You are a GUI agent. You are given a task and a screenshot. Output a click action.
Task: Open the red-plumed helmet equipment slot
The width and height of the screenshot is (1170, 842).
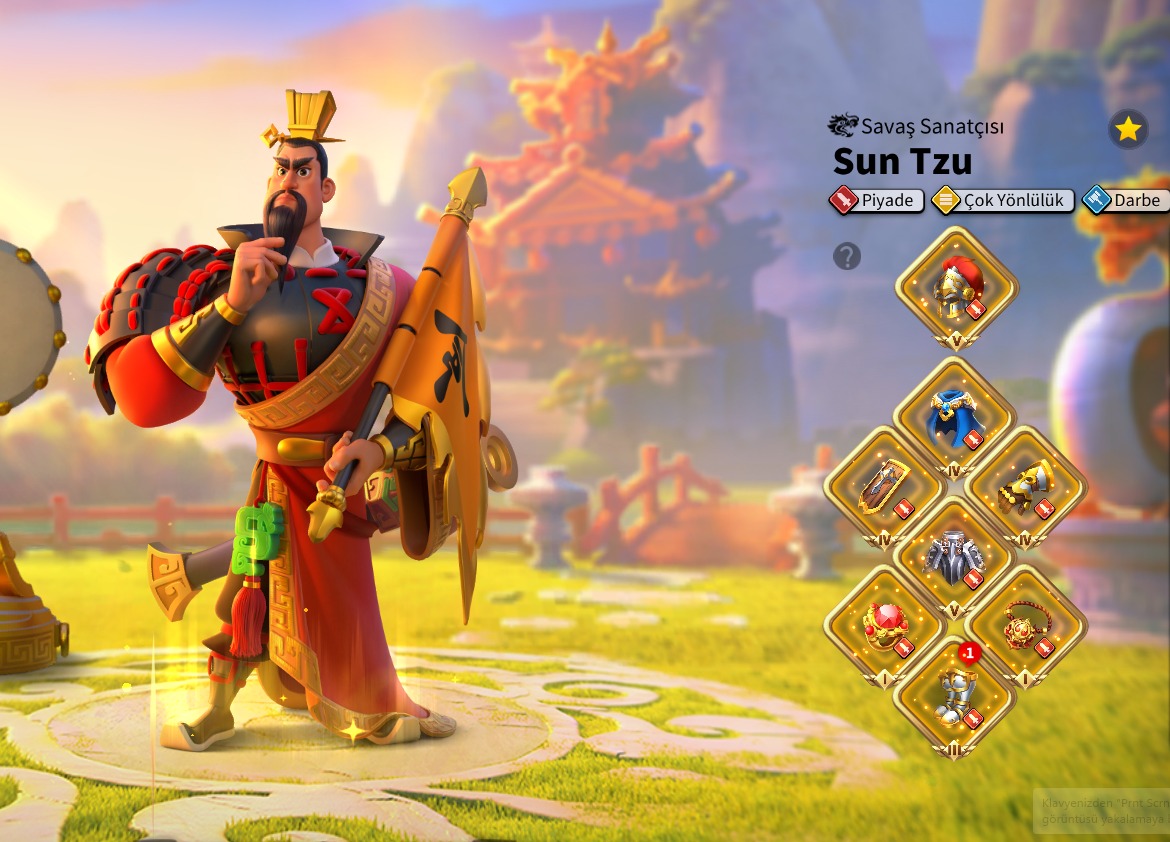pos(956,285)
